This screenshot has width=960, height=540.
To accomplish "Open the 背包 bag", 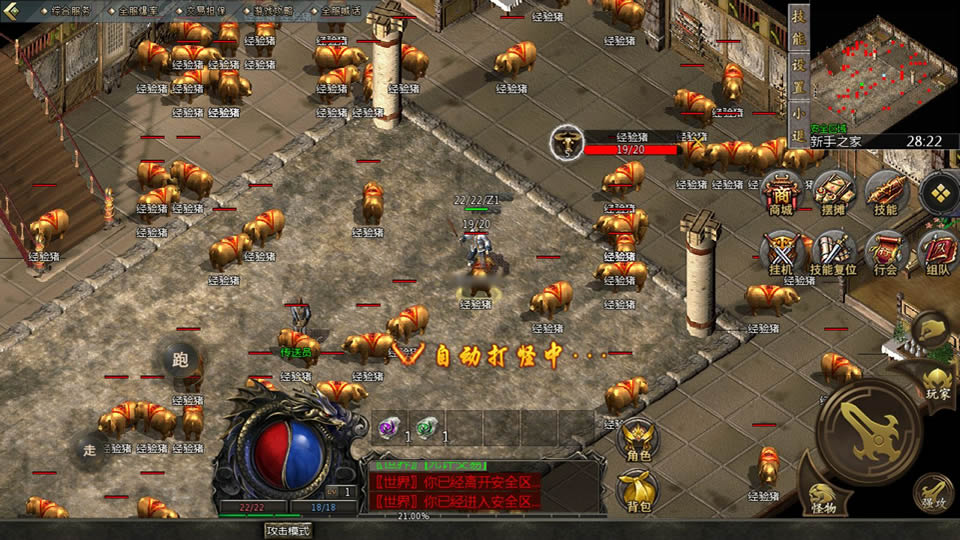I will pyautogui.click(x=638, y=491).
